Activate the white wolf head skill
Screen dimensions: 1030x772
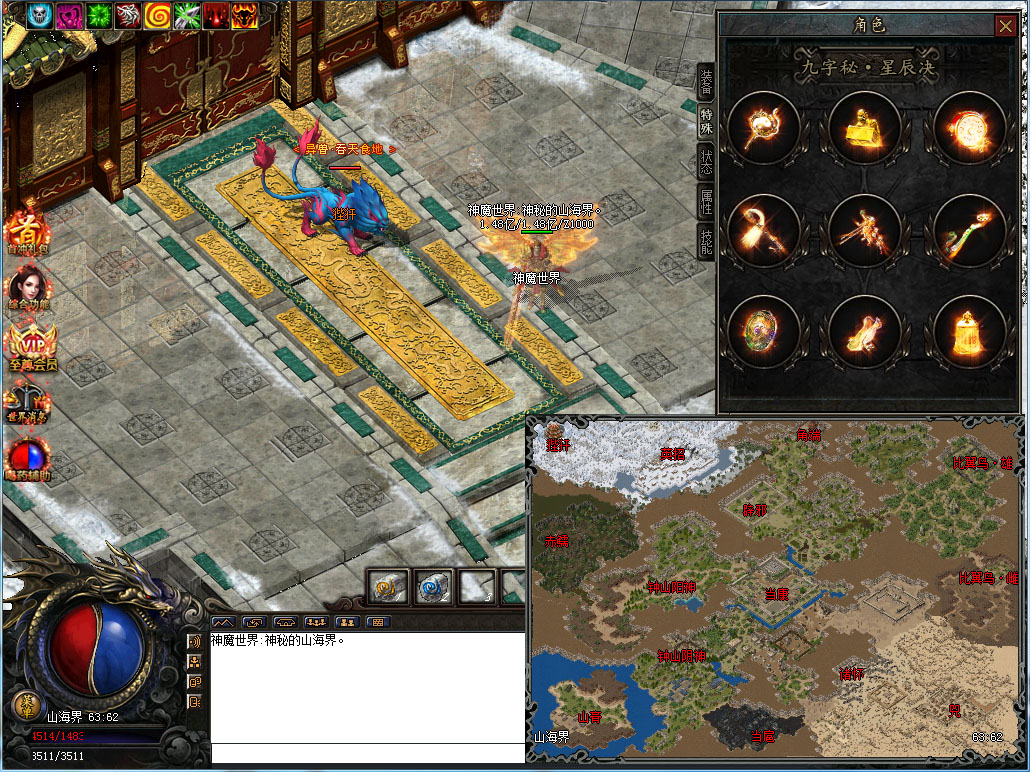pyautogui.click(x=127, y=15)
